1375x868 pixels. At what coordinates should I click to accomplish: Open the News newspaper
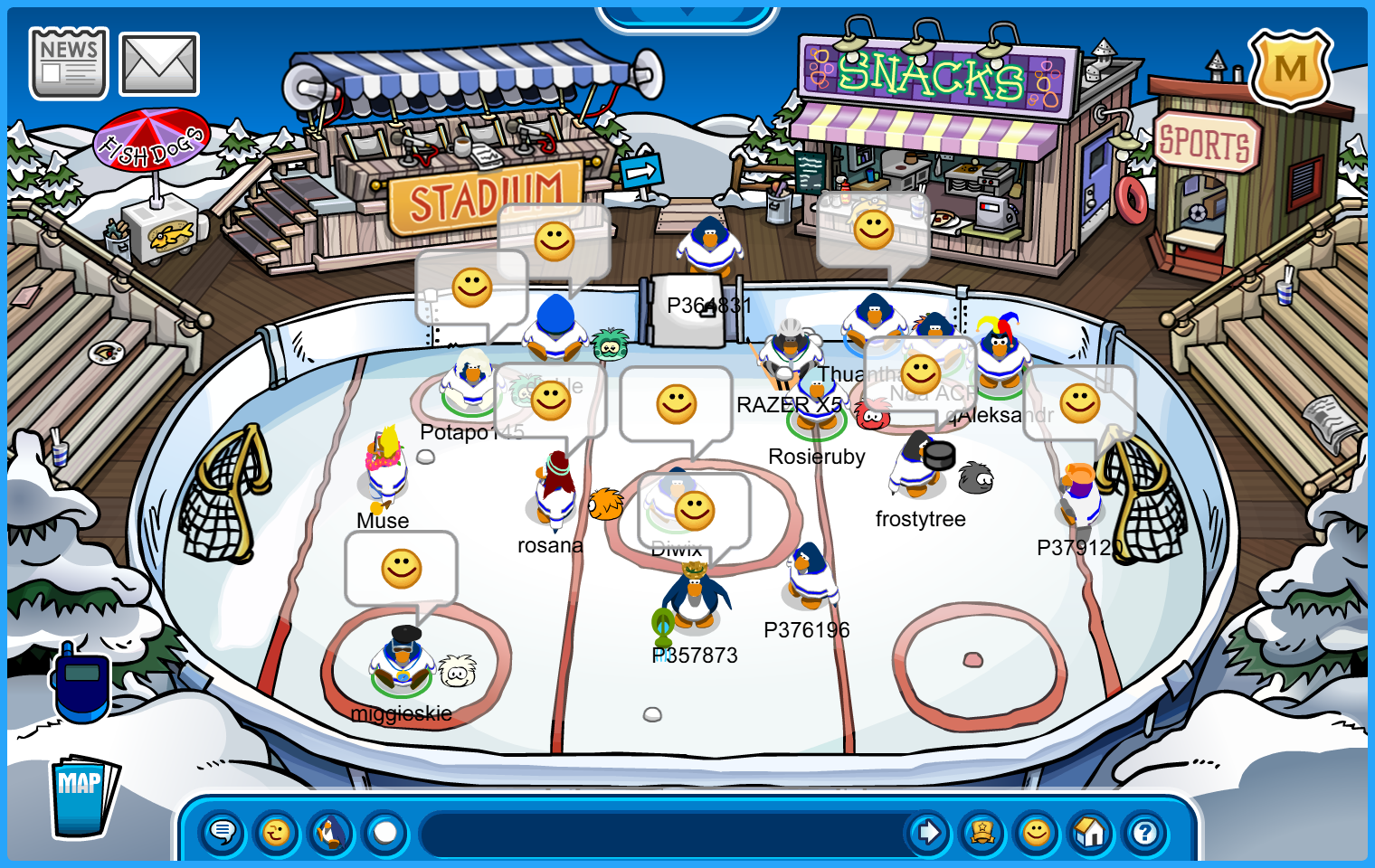click(x=69, y=63)
